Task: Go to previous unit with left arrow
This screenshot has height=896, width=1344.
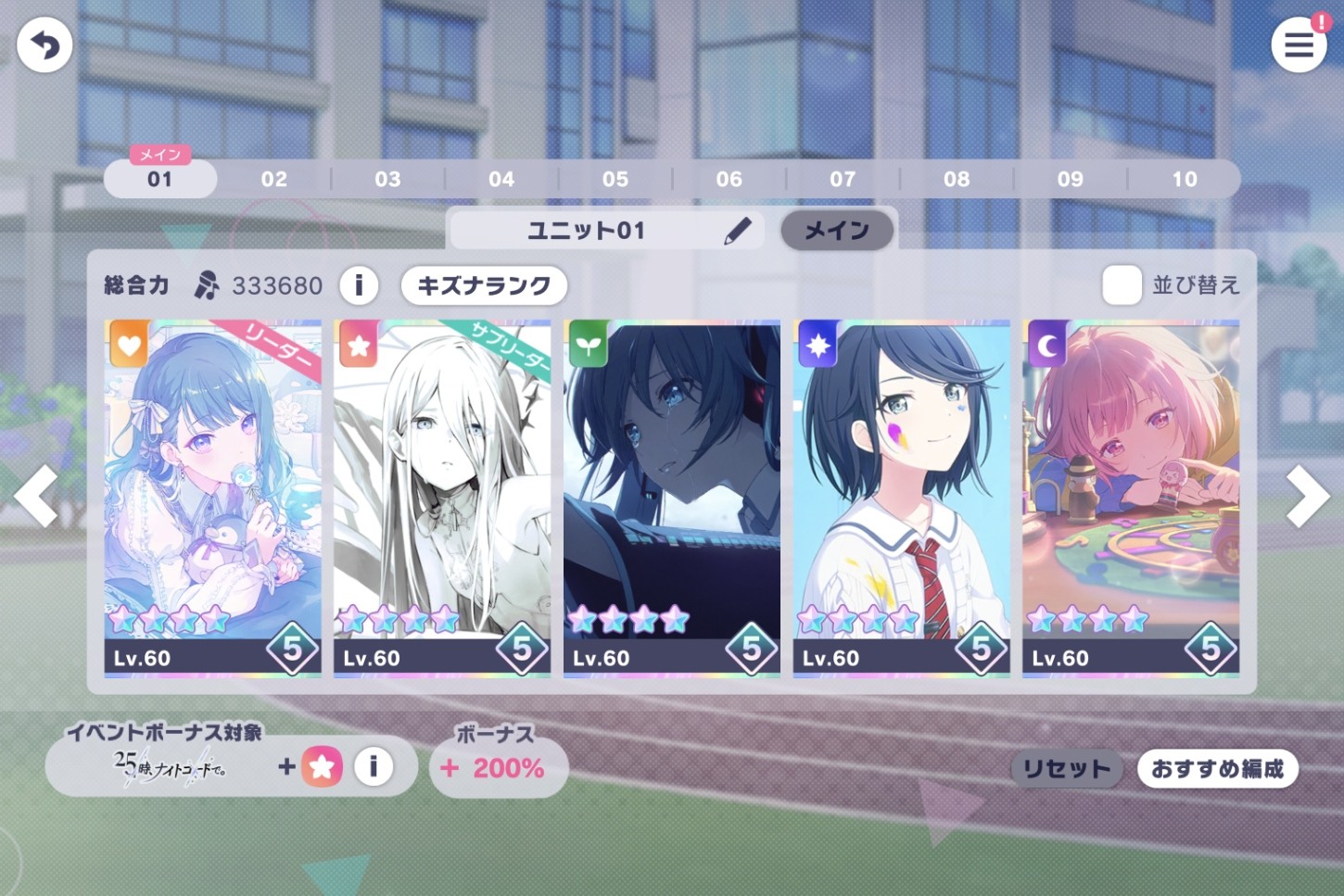Action: tap(37, 497)
